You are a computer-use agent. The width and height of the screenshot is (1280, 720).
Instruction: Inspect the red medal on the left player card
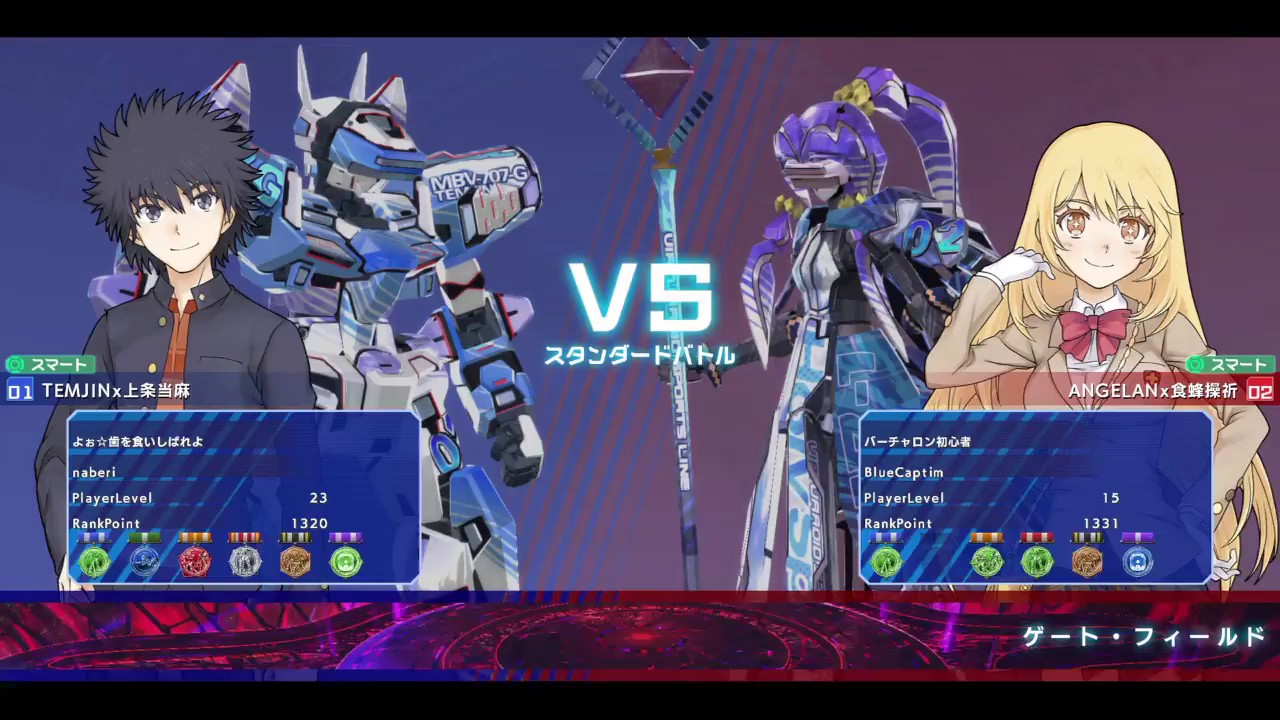click(x=195, y=562)
